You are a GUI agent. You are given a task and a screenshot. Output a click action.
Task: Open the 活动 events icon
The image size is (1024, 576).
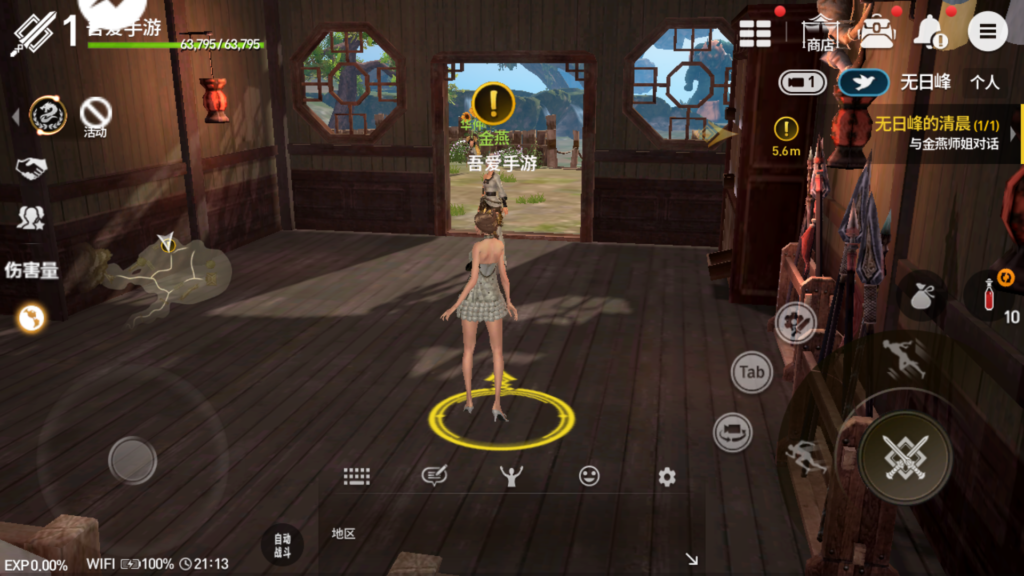tap(95, 115)
